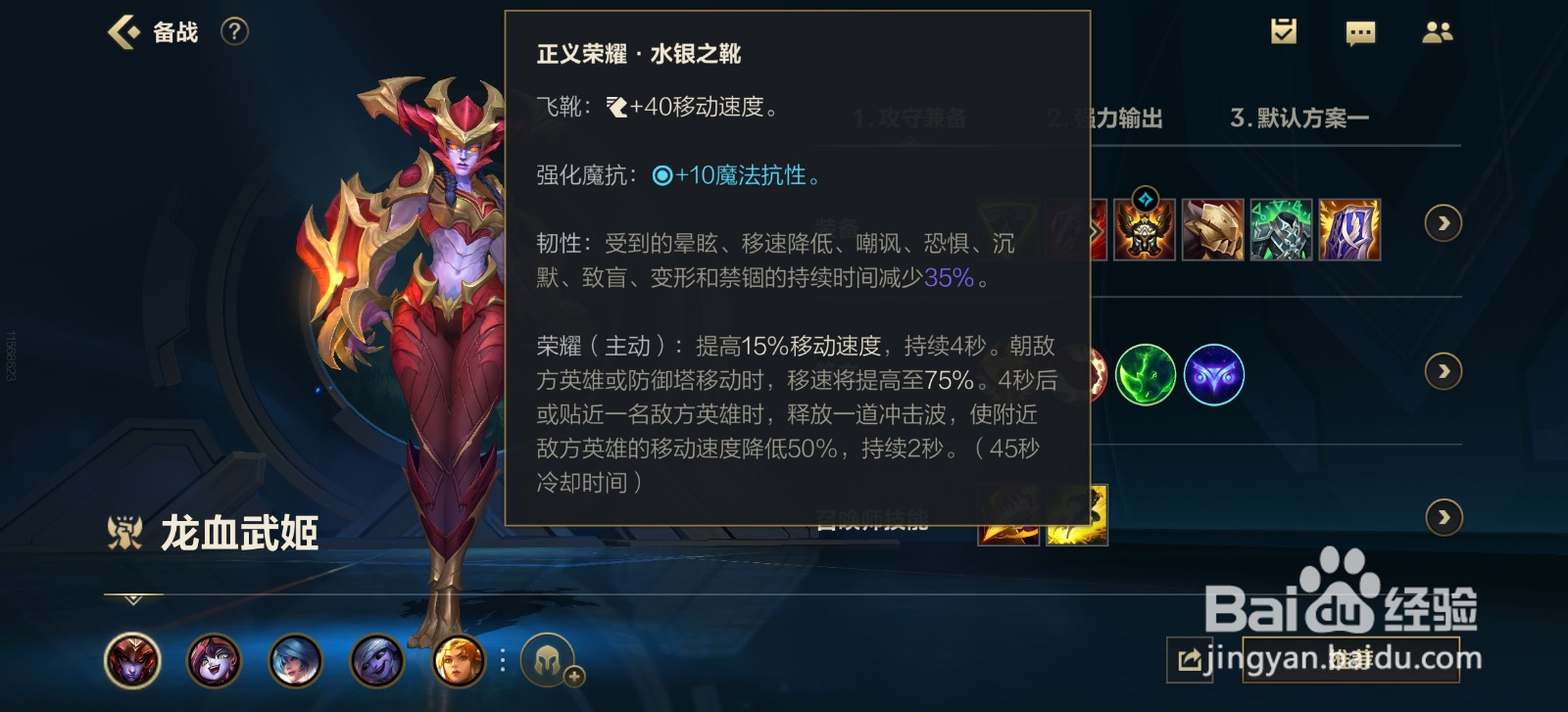Expand the item build row chevron
This screenshot has width=1568, height=712.
pyautogui.click(x=1443, y=223)
